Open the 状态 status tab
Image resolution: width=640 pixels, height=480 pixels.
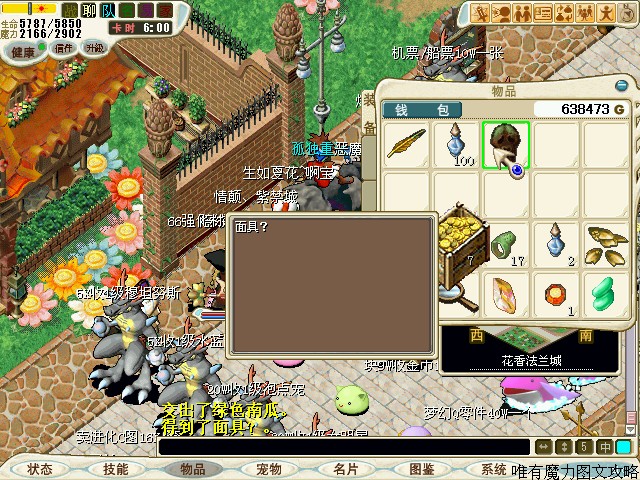(40, 468)
